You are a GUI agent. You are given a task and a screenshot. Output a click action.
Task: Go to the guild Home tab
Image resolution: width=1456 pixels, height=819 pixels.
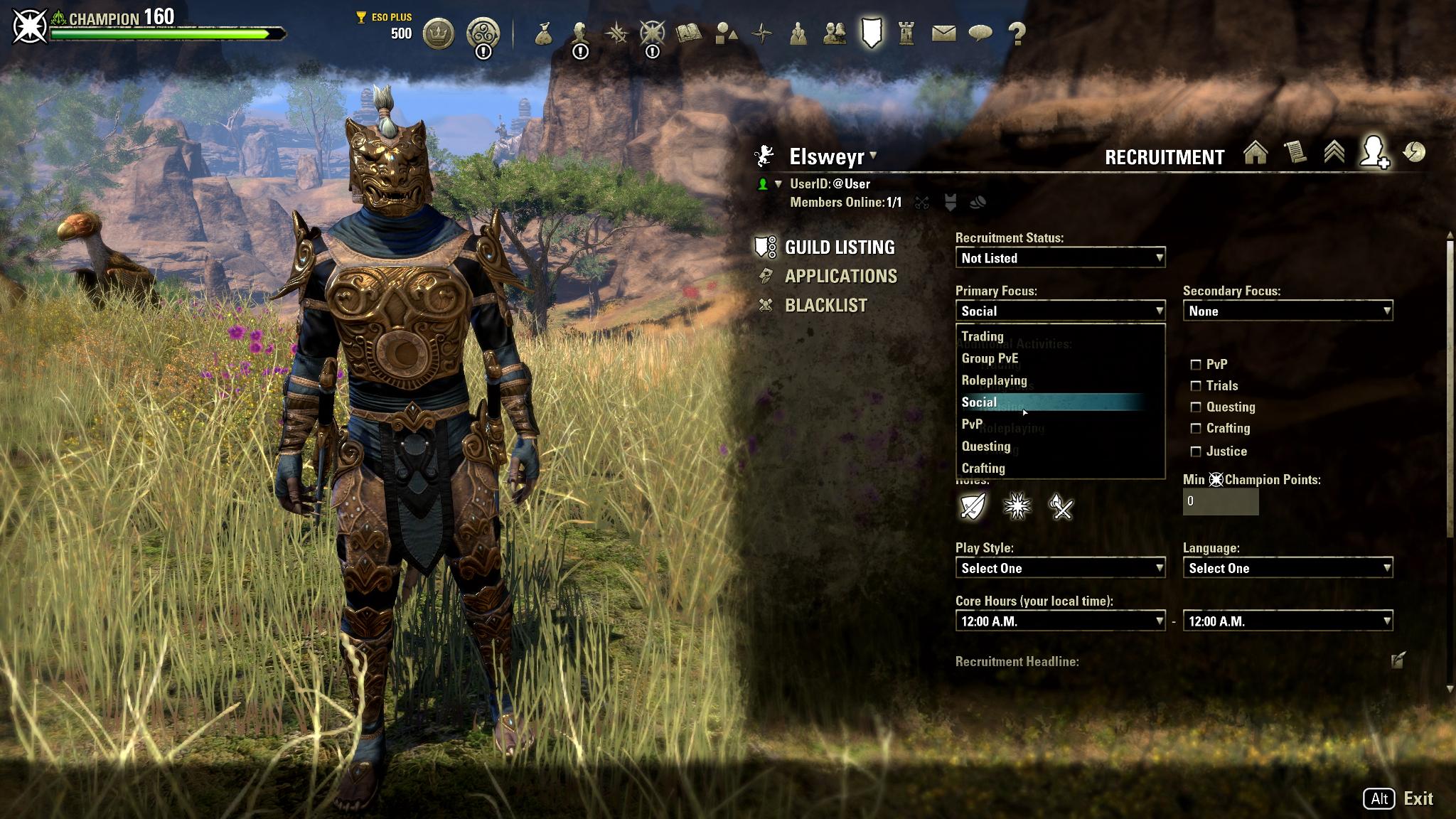coord(1256,154)
